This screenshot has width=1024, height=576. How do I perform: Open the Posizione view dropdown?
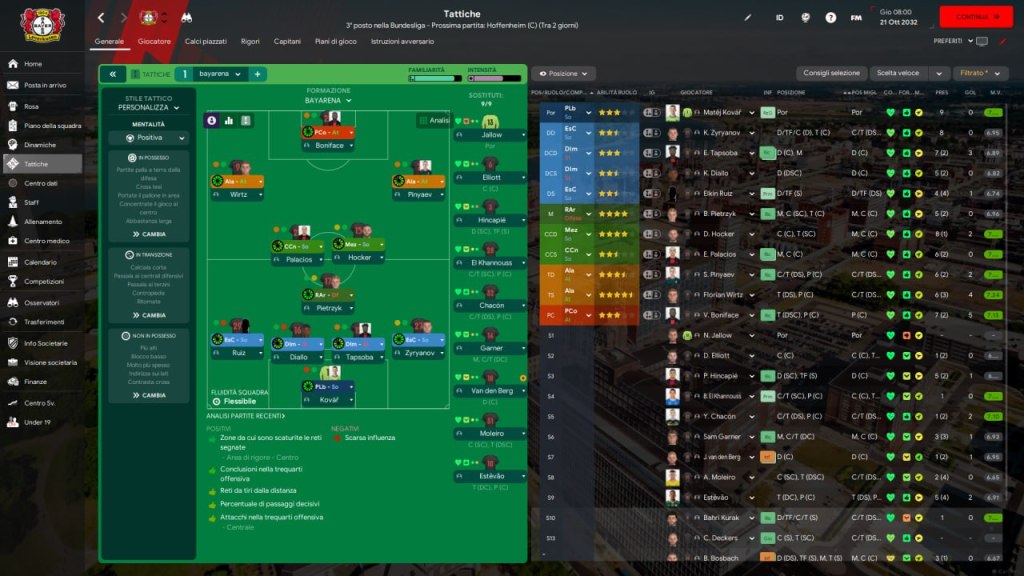point(564,74)
